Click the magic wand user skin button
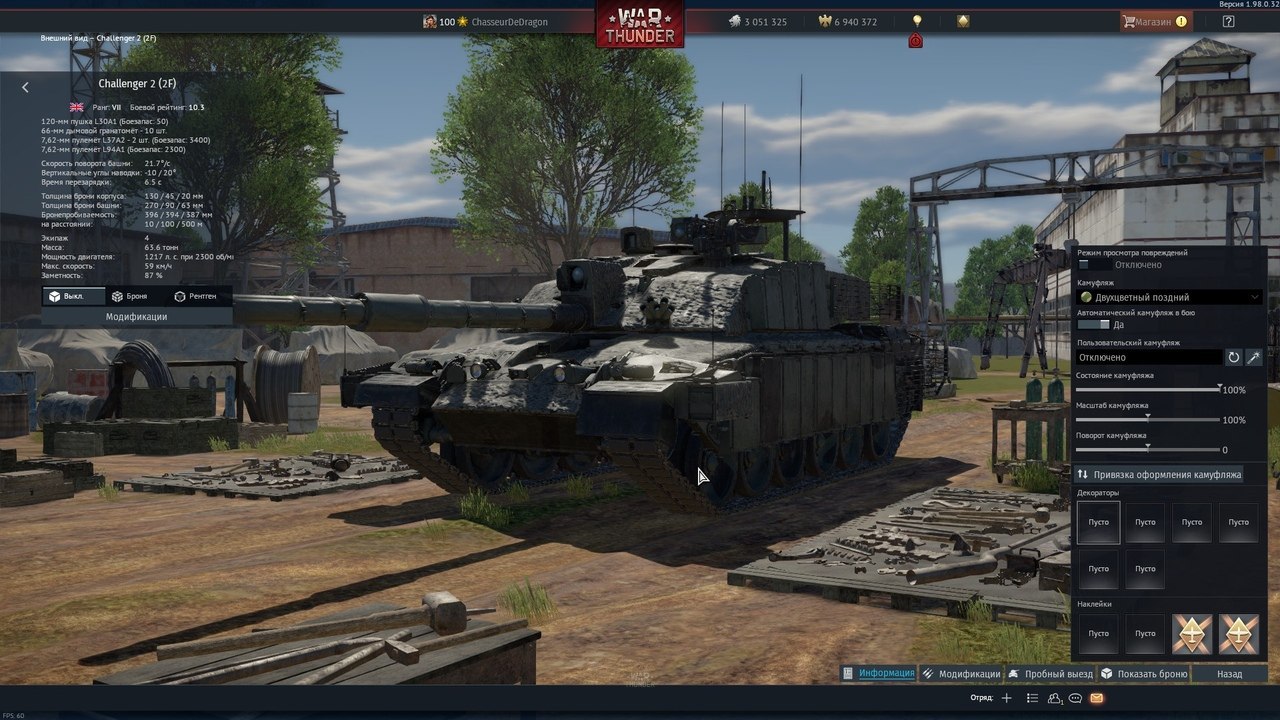1280x720 pixels. 1254,357
